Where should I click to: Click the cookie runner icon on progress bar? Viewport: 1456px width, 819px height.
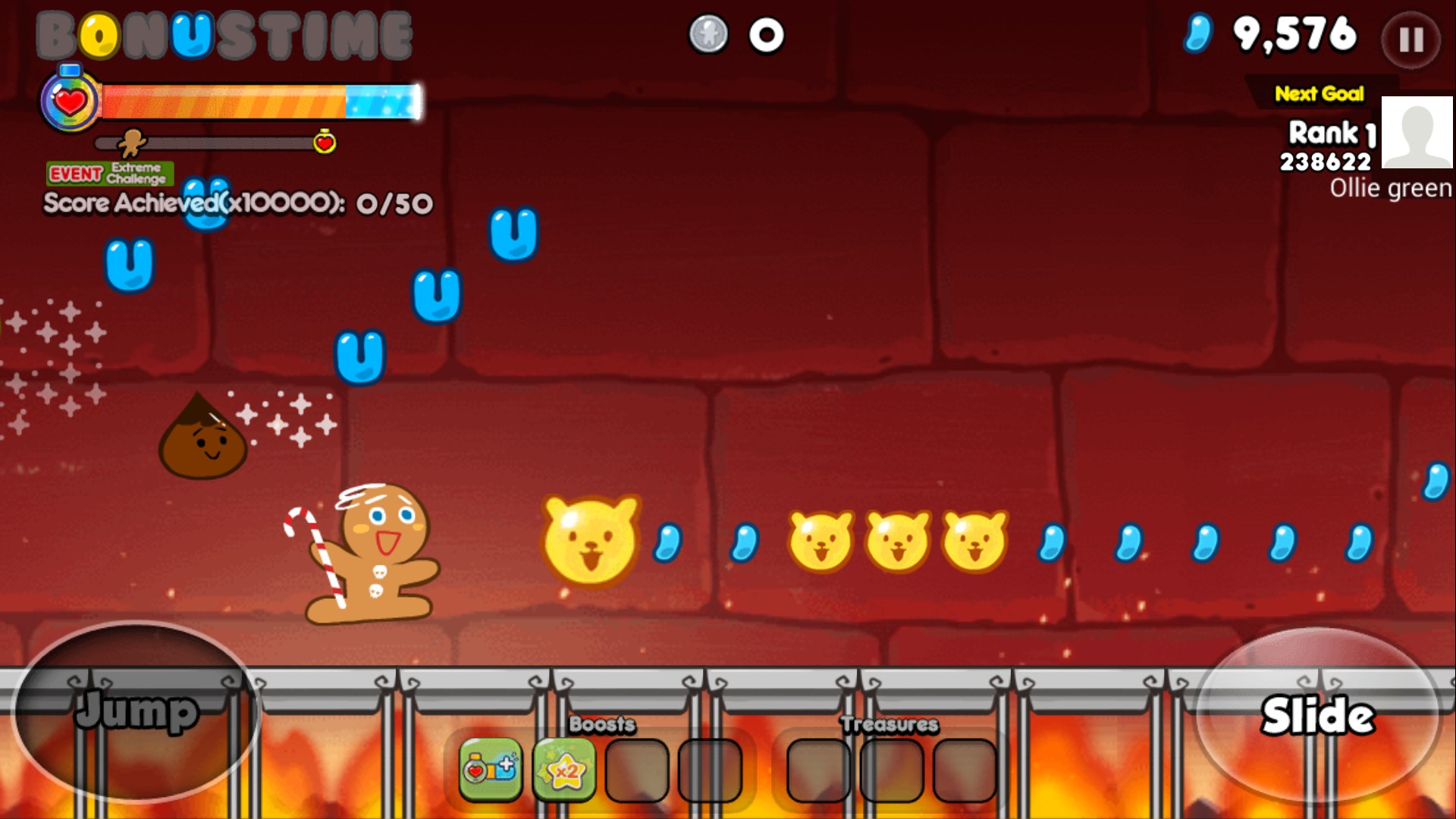(133, 141)
